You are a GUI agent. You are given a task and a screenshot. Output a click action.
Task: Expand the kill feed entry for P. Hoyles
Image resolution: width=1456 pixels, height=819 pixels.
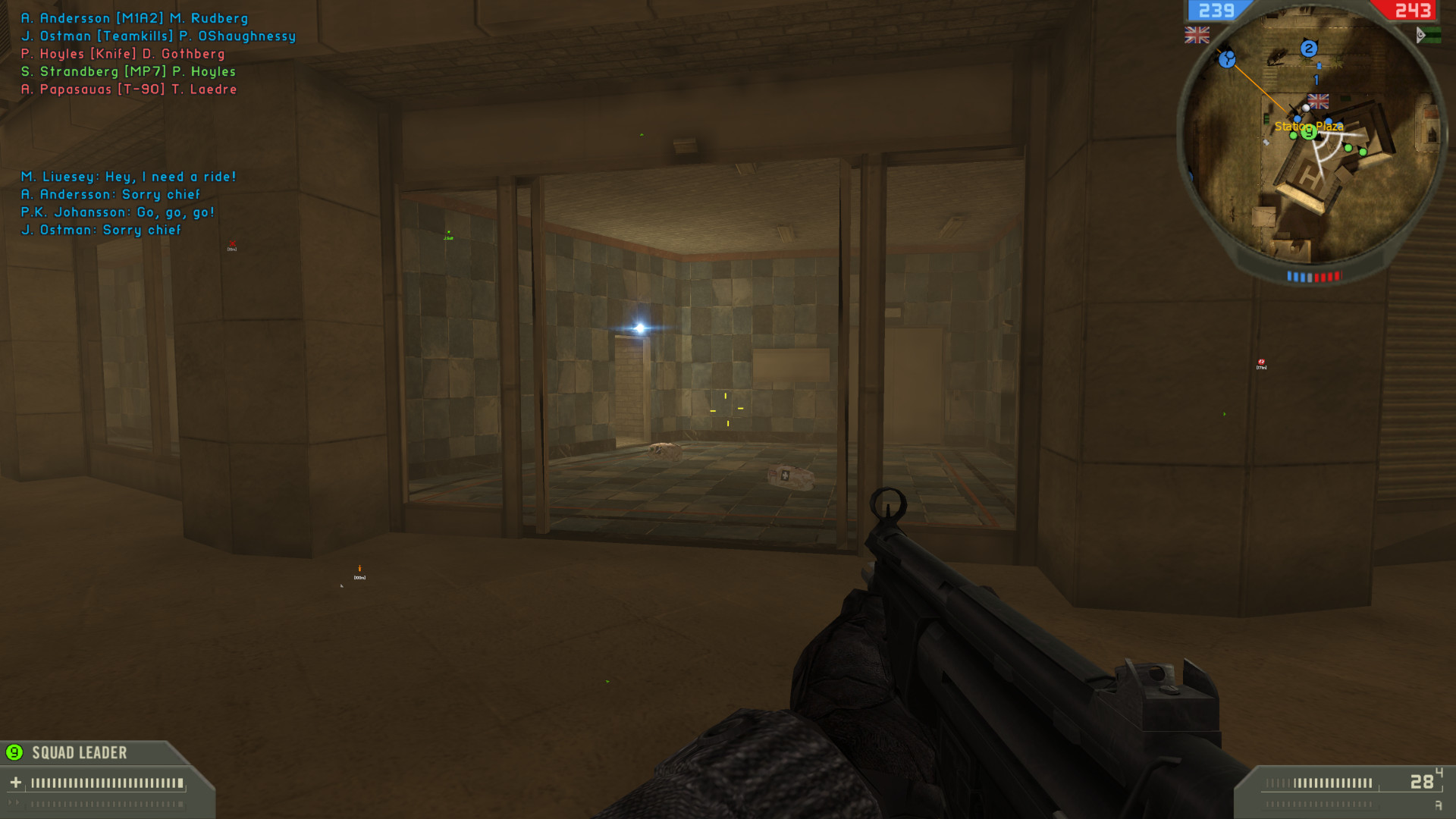tap(121, 54)
